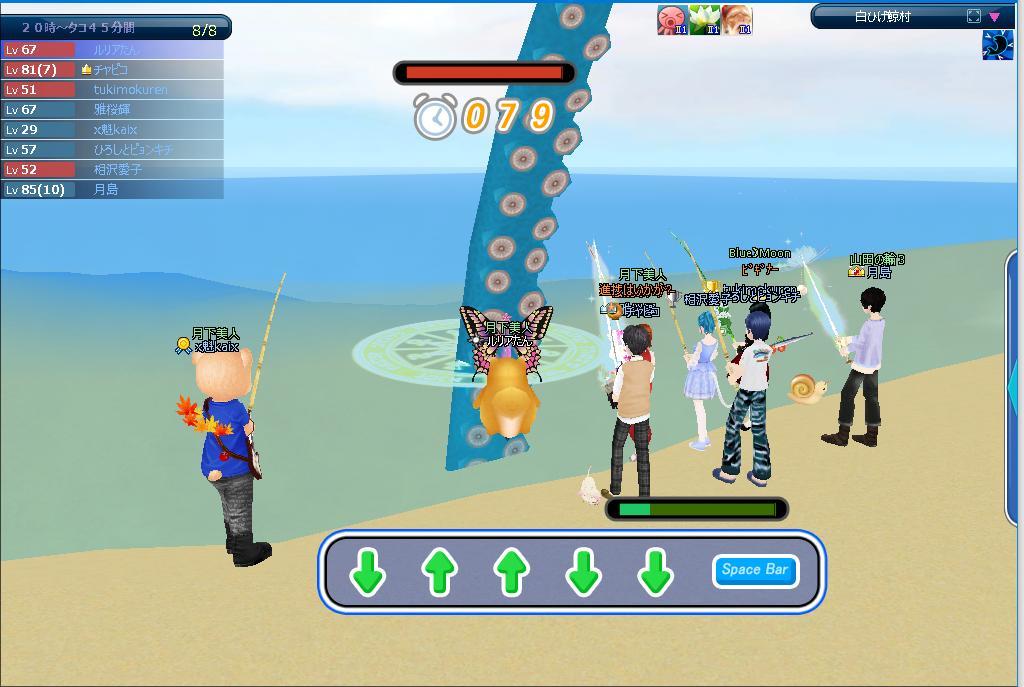Select ひろしとピョンキチ in the party list
The width and height of the screenshot is (1024, 687).
coord(112,150)
